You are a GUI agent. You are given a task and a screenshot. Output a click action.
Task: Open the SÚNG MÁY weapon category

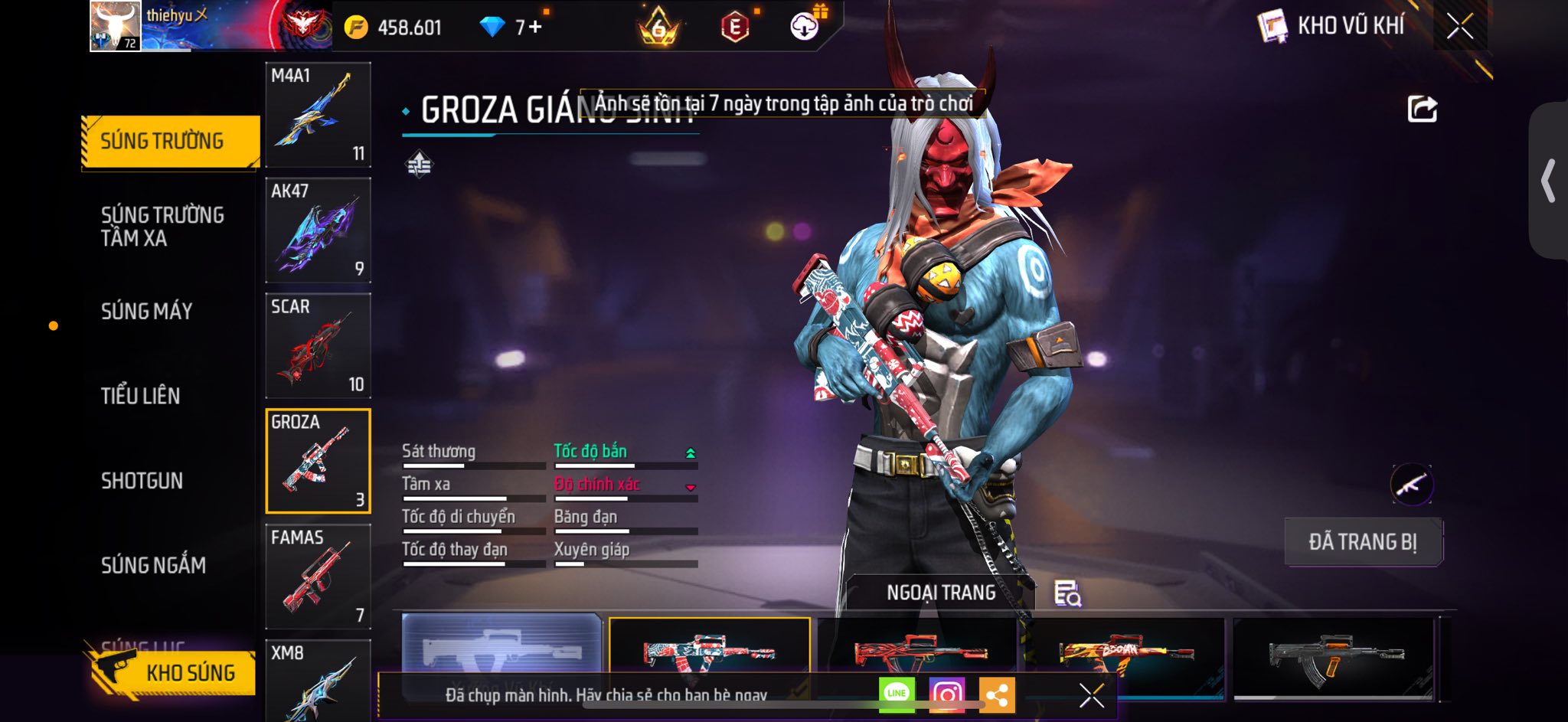pos(147,311)
